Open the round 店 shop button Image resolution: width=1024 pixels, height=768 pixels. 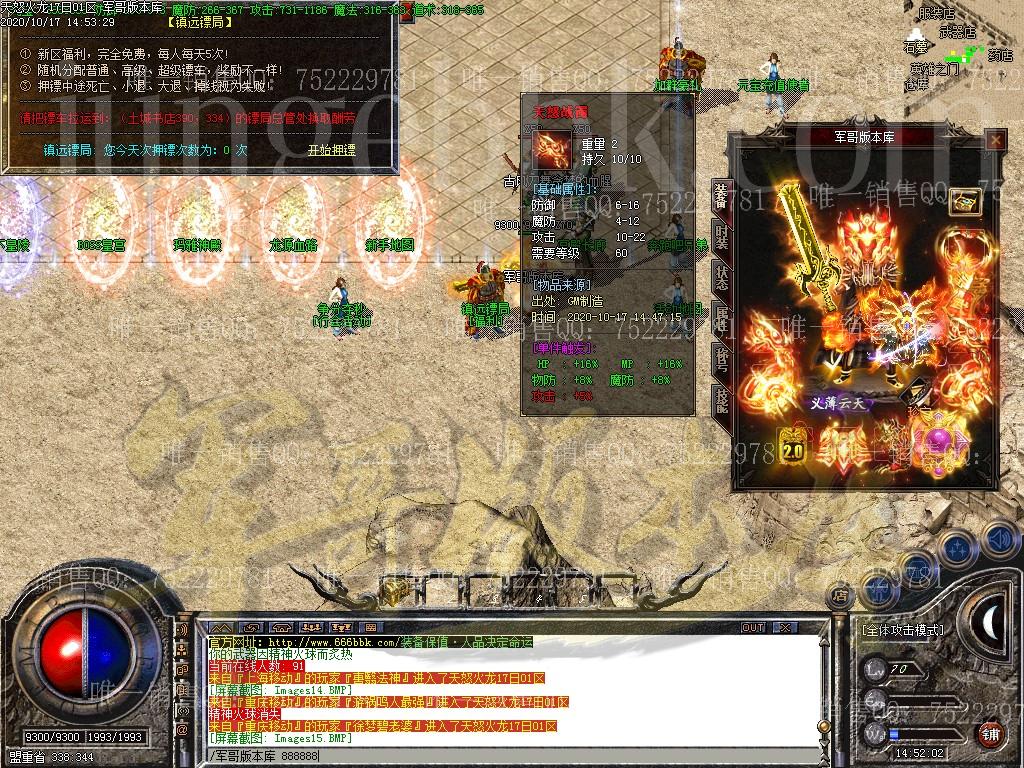pyautogui.click(x=840, y=596)
